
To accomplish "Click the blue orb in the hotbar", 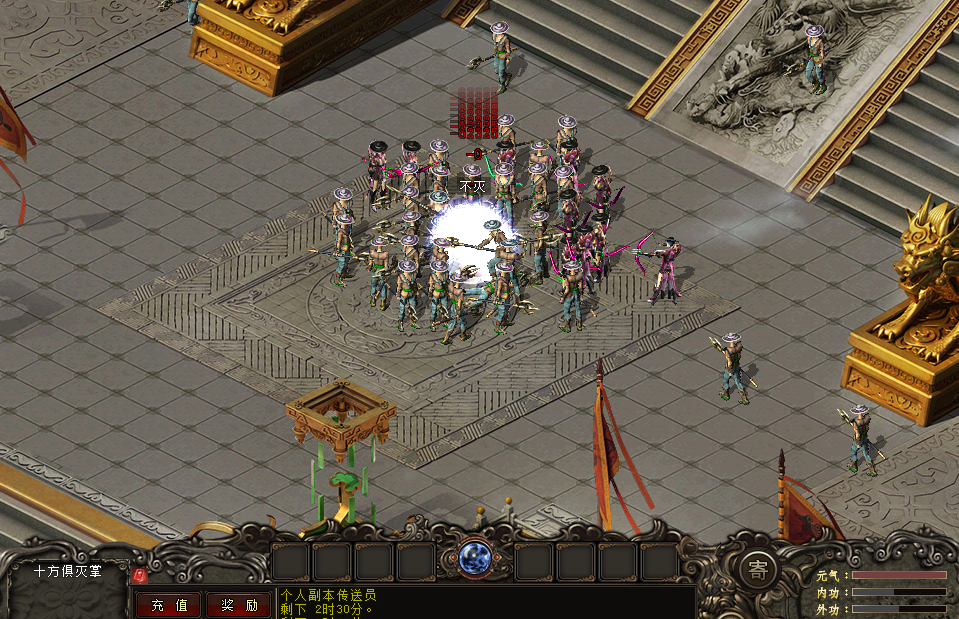I will (x=474, y=557).
